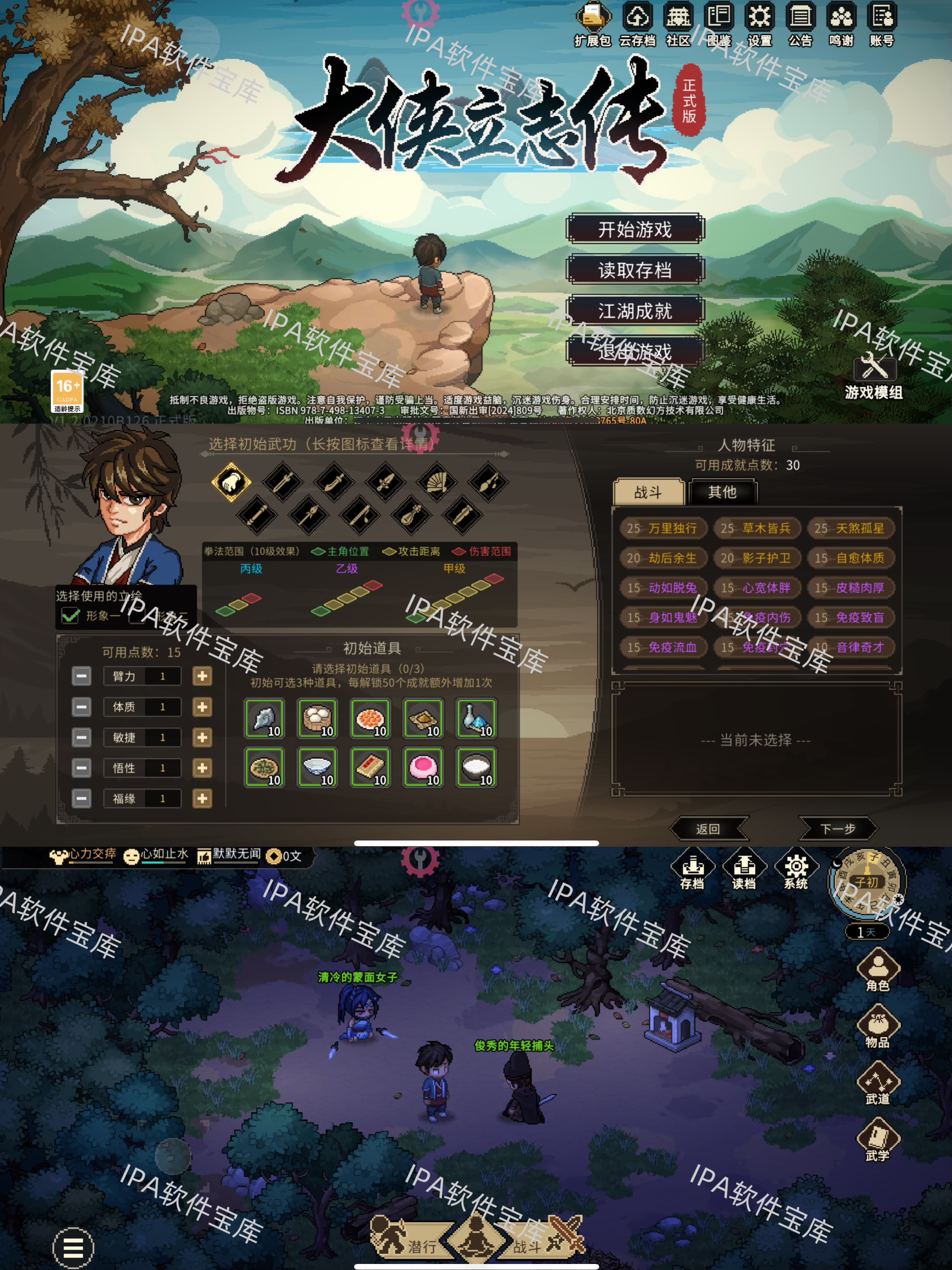Open the 云存档 cloud save
Screen dimensions: 952x1270
click(638, 24)
